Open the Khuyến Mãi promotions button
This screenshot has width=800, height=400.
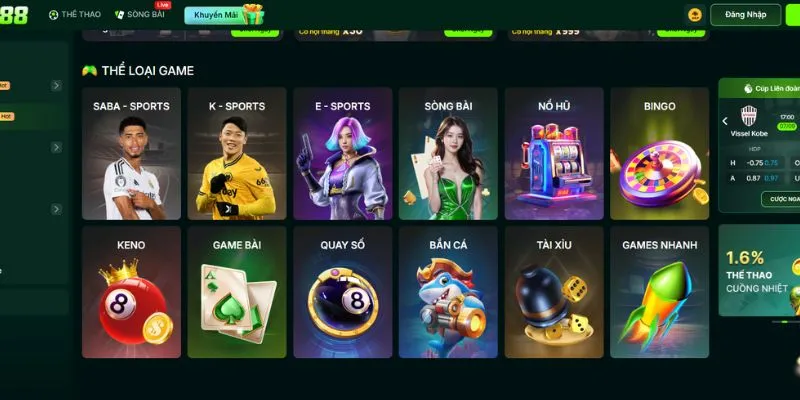[x=223, y=15]
